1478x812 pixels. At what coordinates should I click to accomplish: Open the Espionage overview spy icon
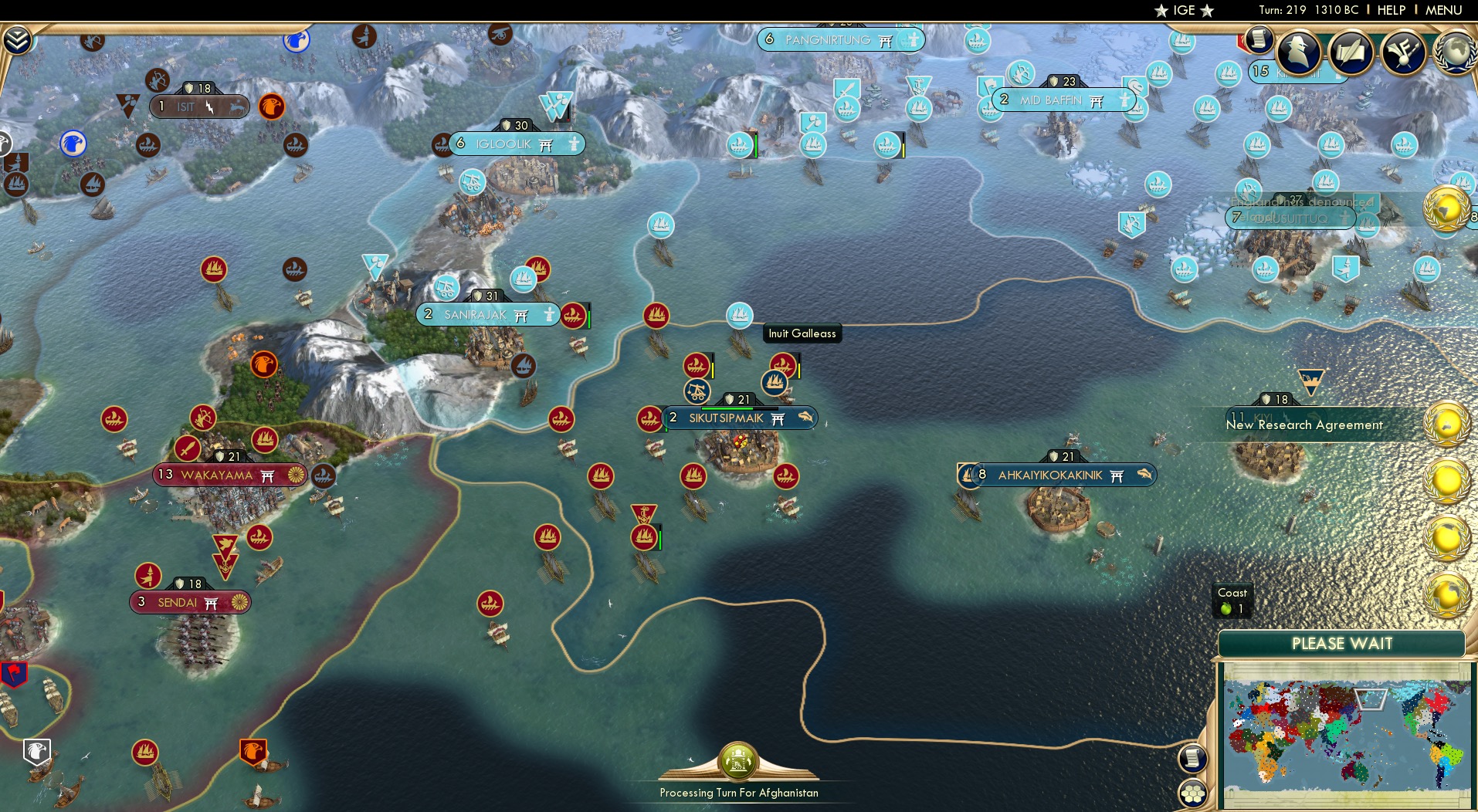1297,52
